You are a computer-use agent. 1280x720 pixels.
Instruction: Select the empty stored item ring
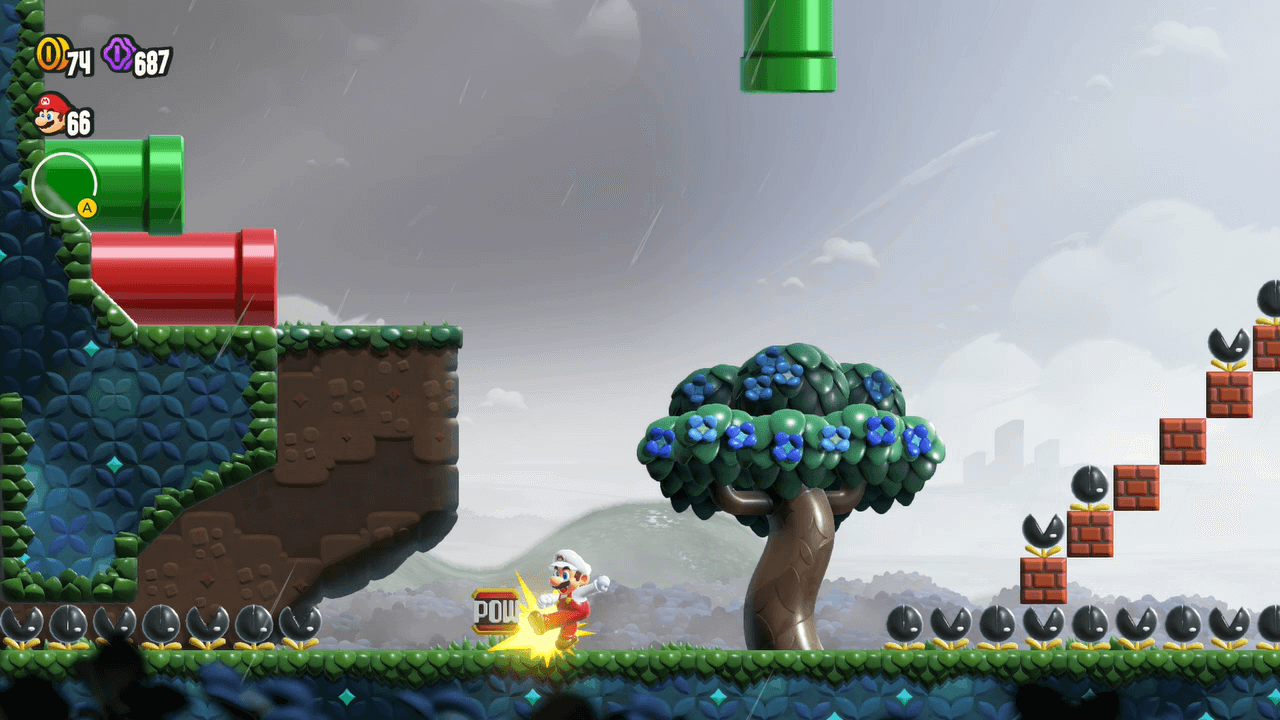coord(64,184)
